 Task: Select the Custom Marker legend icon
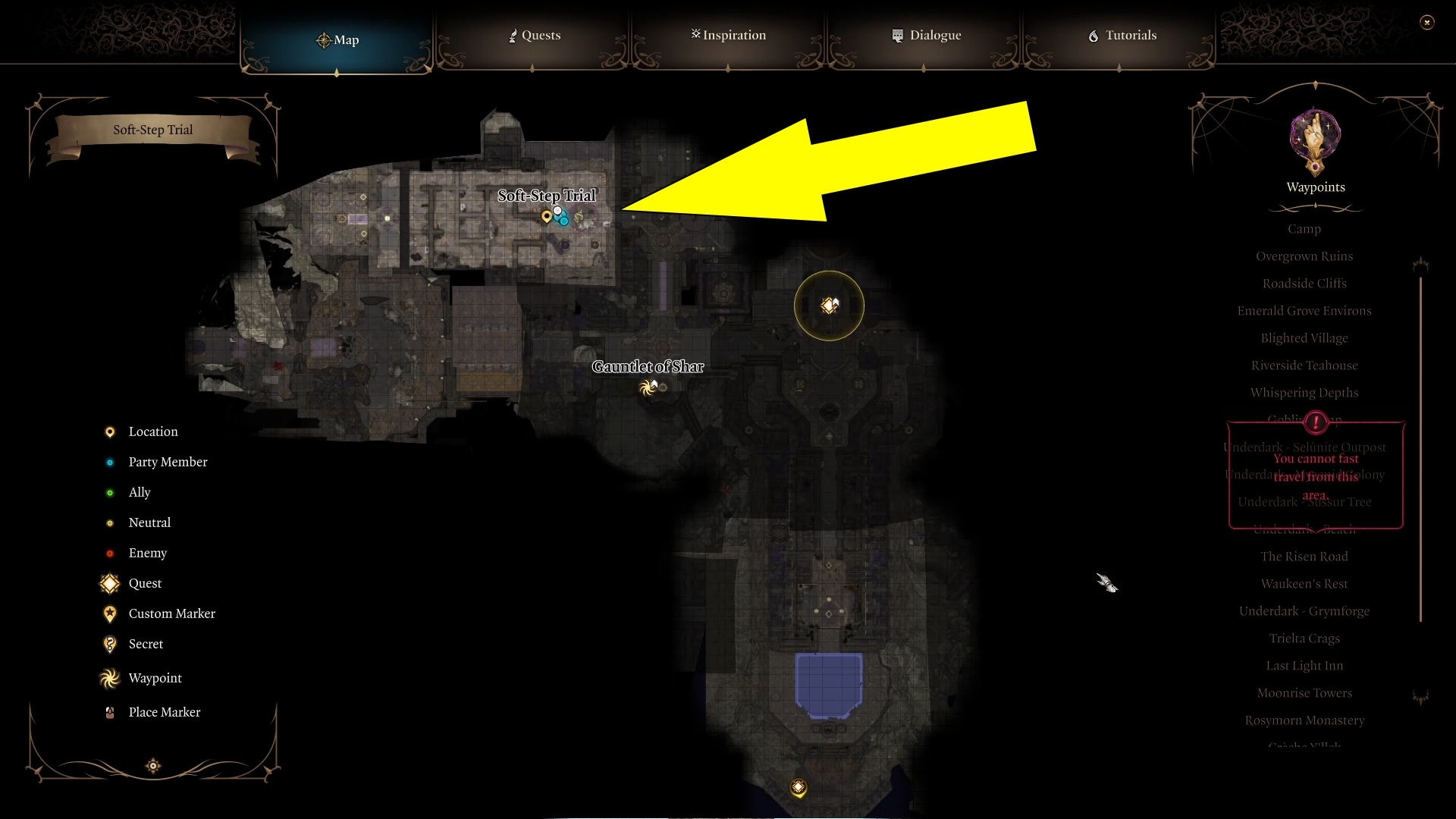coord(110,613)
